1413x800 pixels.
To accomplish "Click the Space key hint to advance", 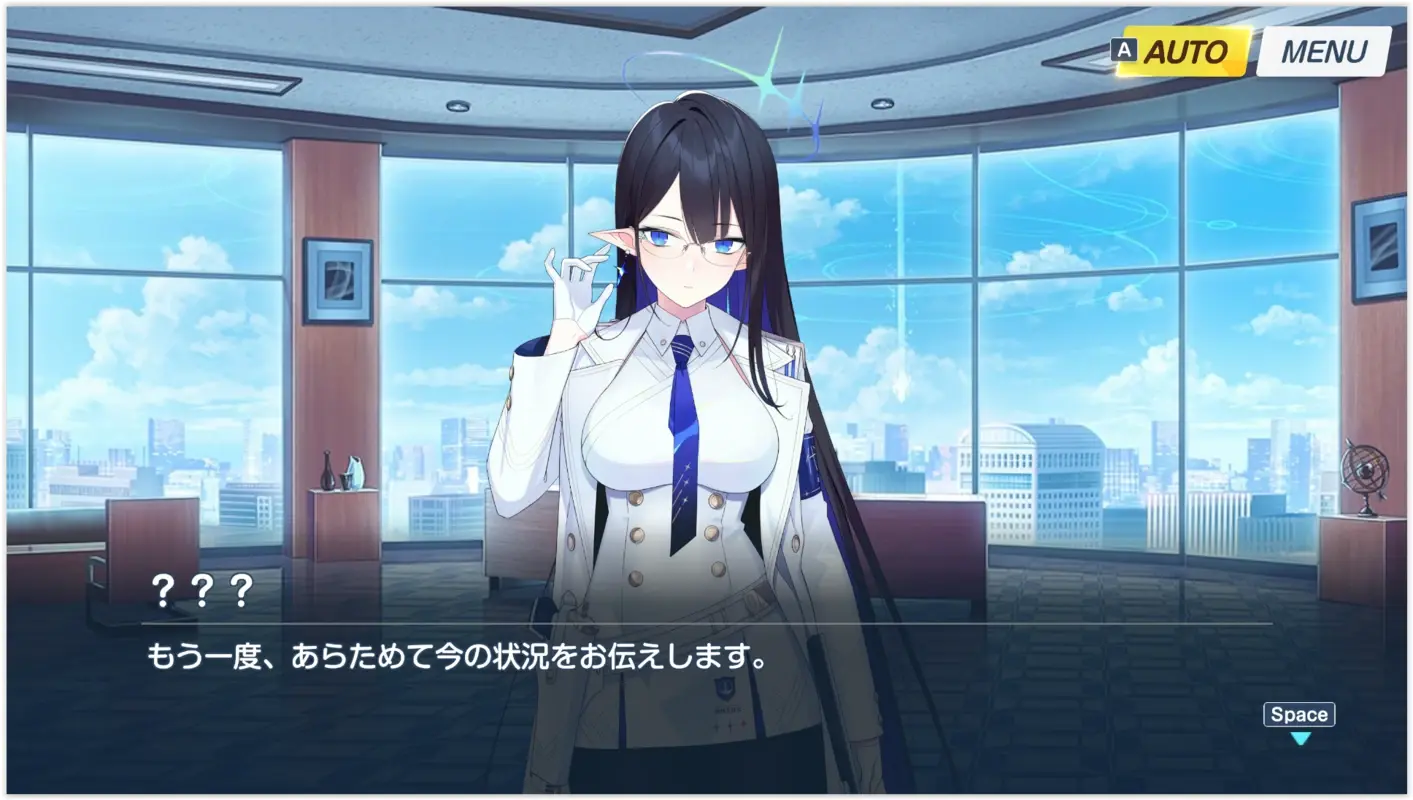I will pos(1297,714).
